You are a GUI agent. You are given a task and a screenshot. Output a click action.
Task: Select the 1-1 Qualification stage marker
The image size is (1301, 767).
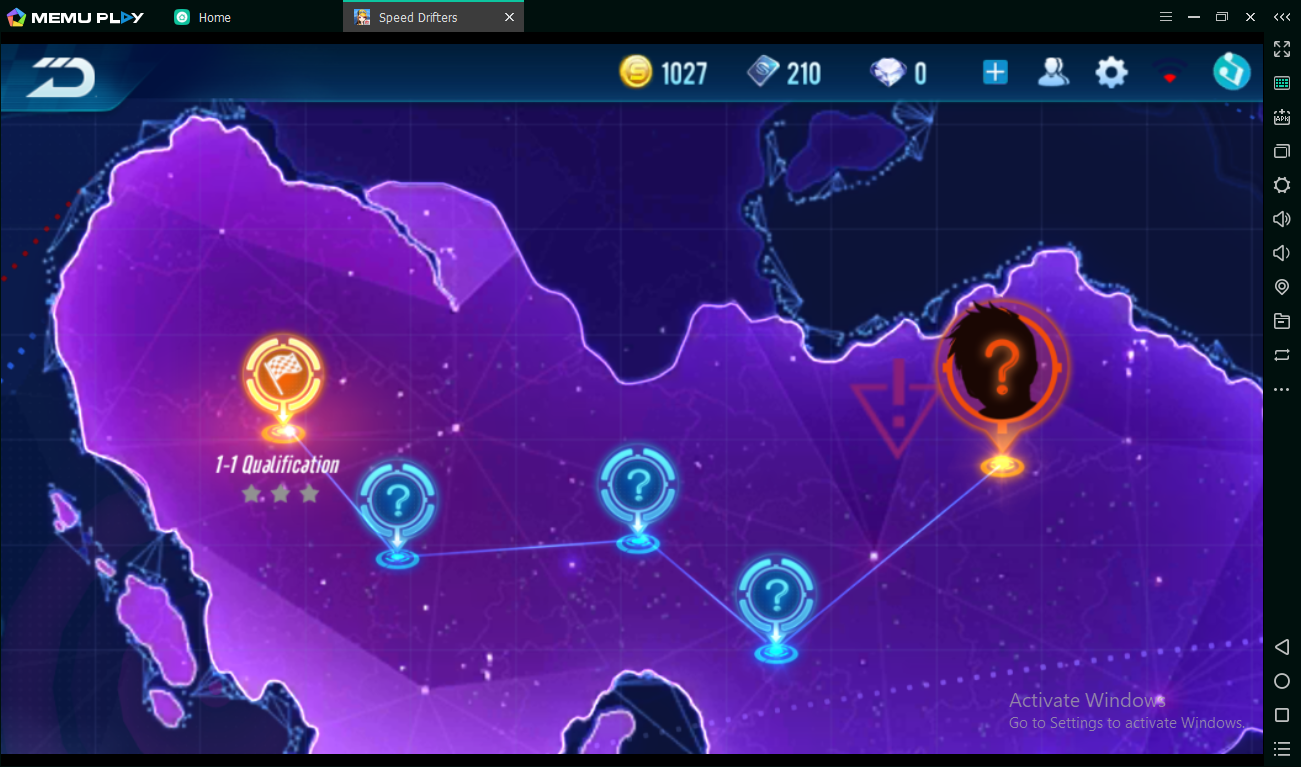point(284,376)
